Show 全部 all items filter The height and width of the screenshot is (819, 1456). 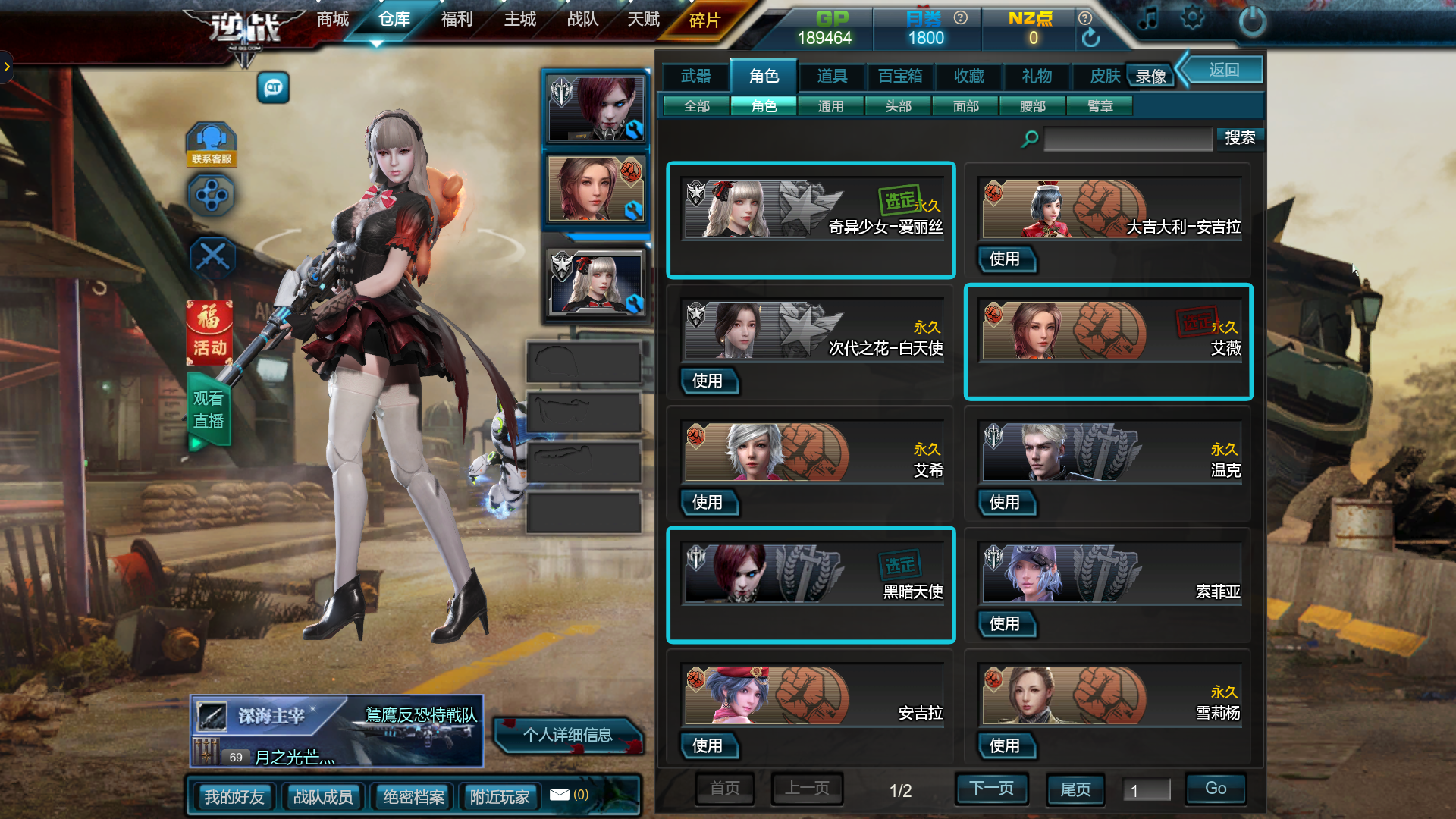[696, 106]
